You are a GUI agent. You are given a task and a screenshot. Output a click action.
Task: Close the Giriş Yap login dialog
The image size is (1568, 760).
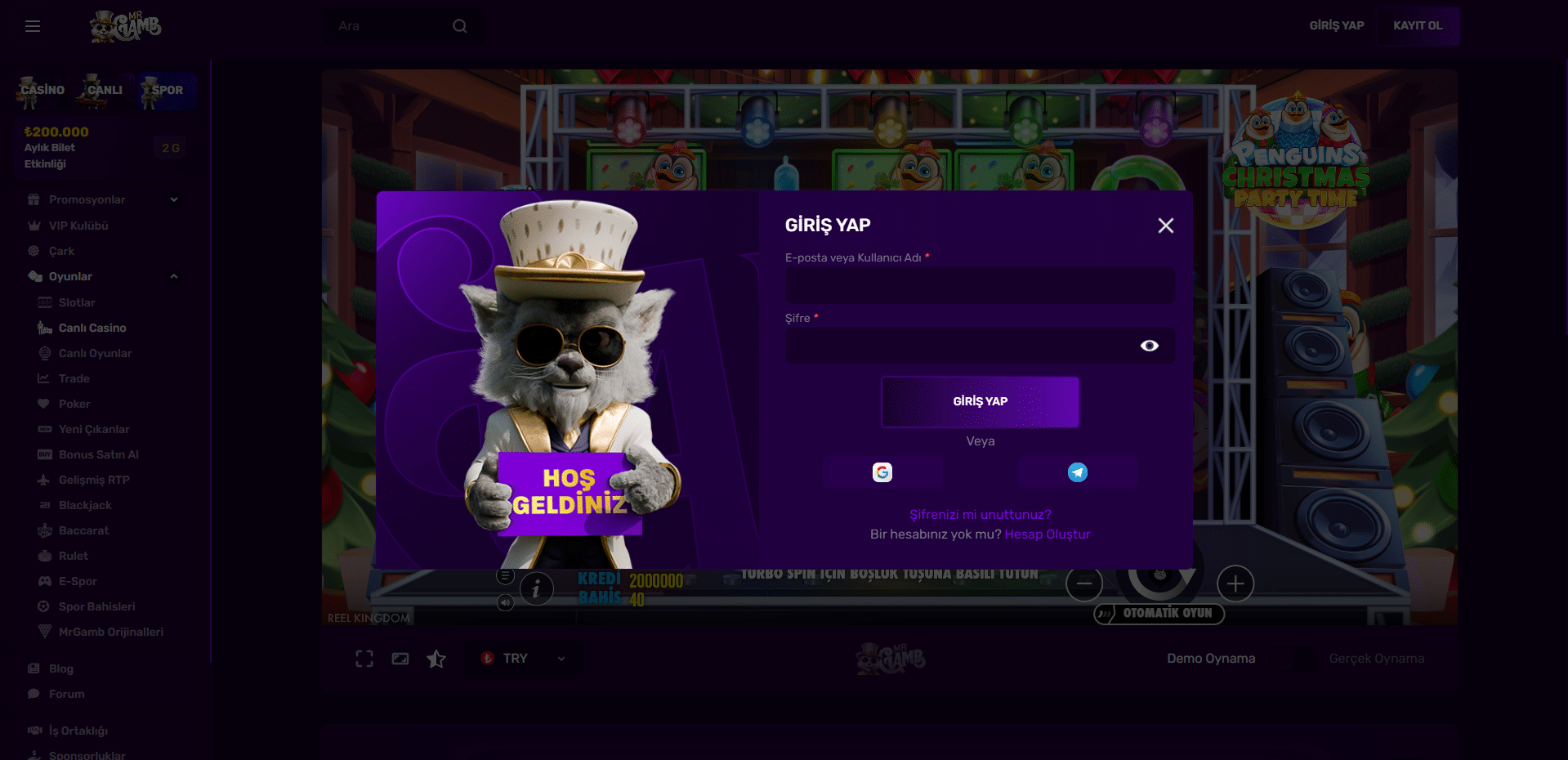pos(1165,226)
